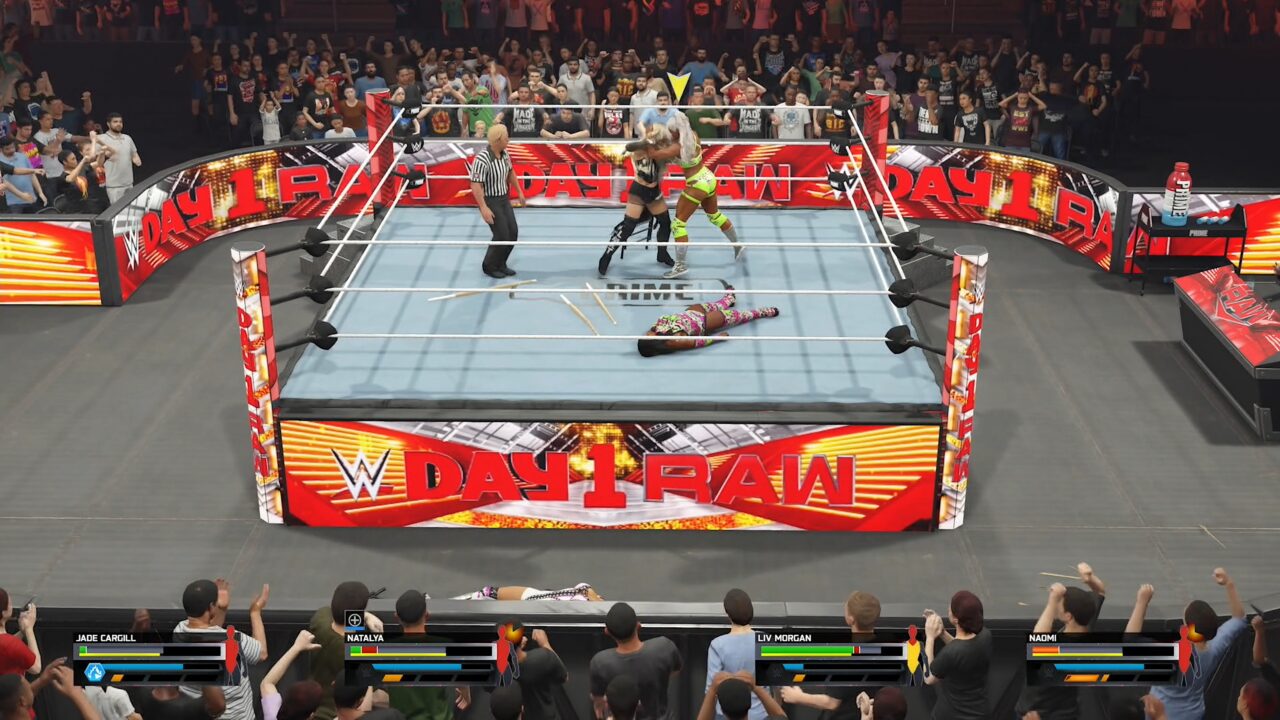Click Jade Cargill's body damage figure
Viewport: 1280px width, 720px height.
pos(231,652)
